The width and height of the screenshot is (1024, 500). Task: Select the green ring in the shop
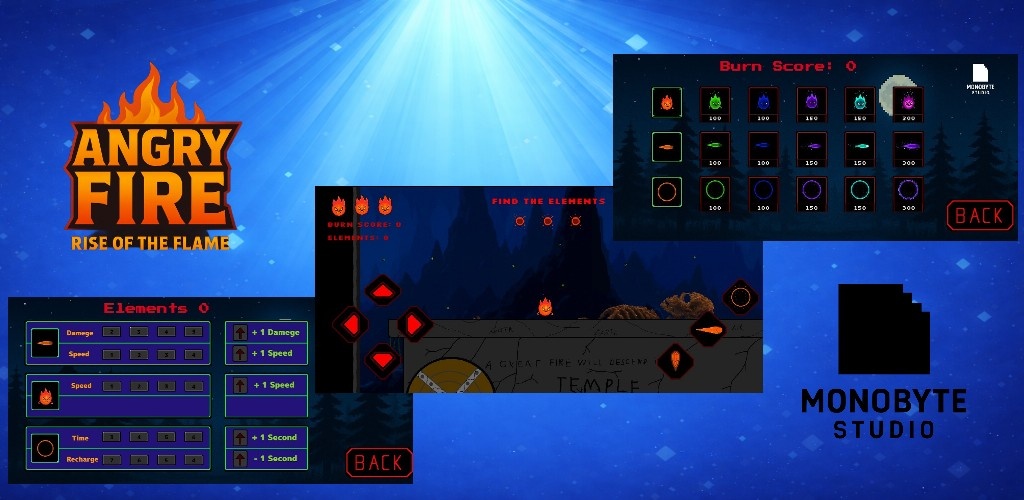point(714,192)
